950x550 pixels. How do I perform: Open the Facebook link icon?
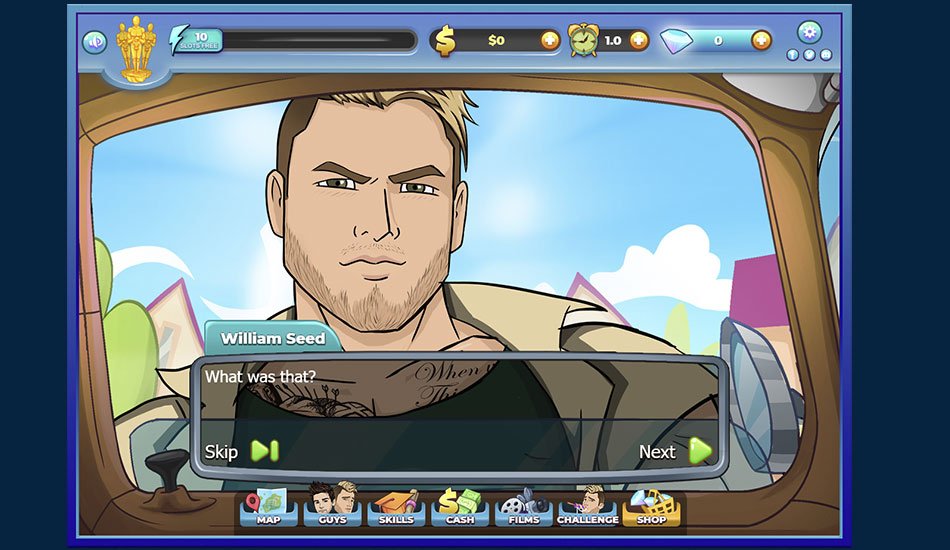pyautogui.click(x=793, y=55)
